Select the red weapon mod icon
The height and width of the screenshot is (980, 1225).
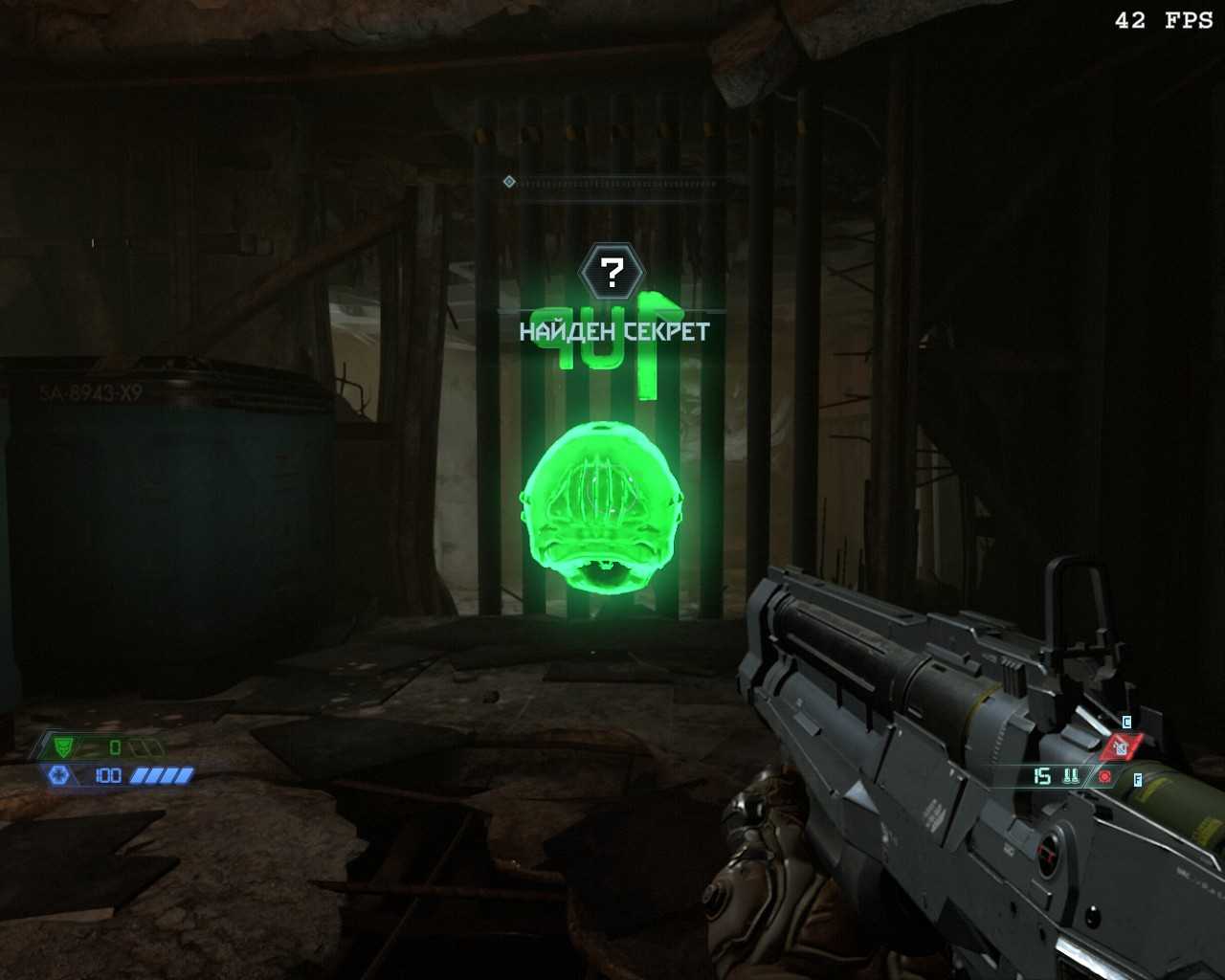click(x=1121, y=747)
